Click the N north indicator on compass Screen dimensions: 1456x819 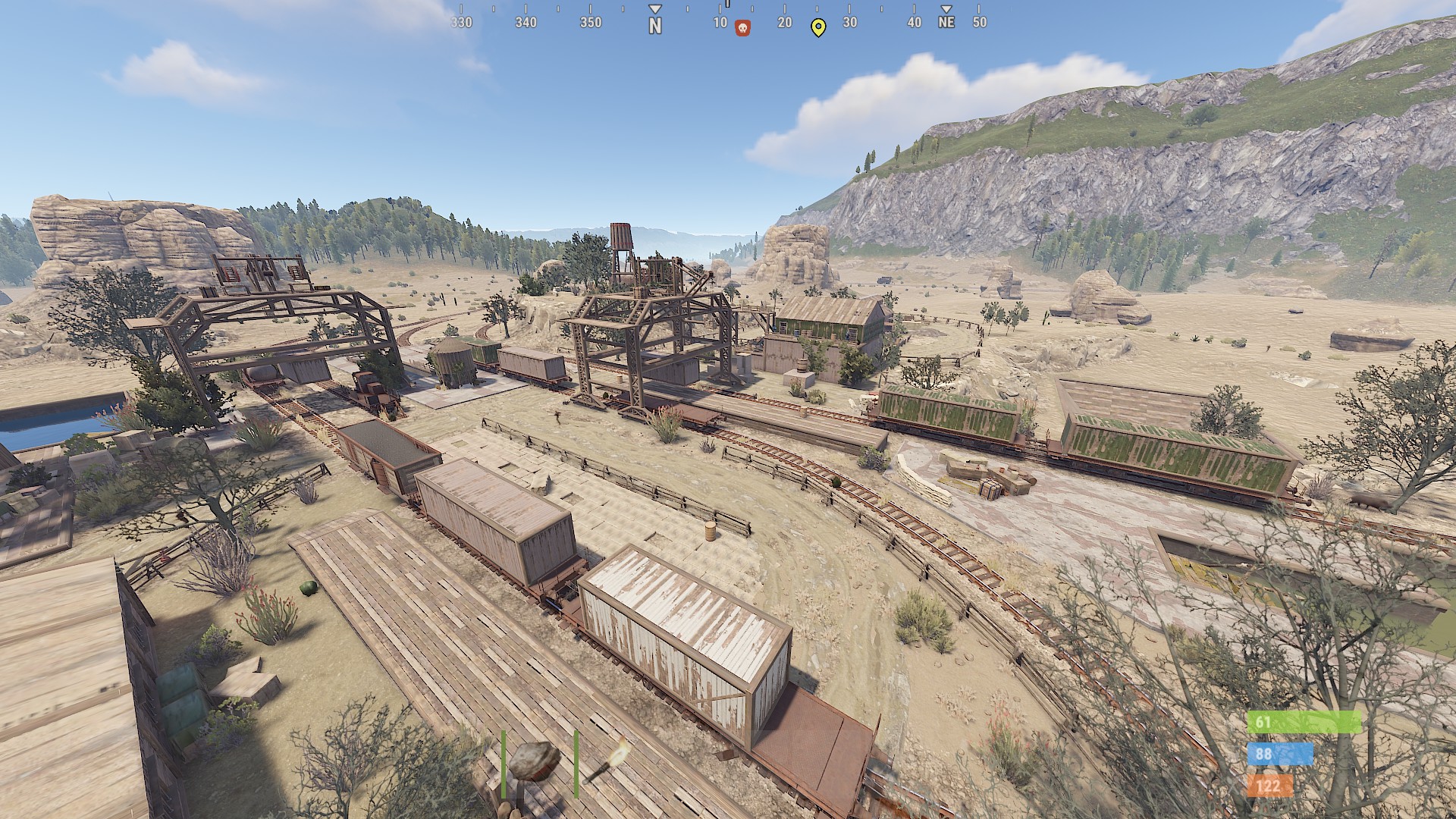[654, 24]
